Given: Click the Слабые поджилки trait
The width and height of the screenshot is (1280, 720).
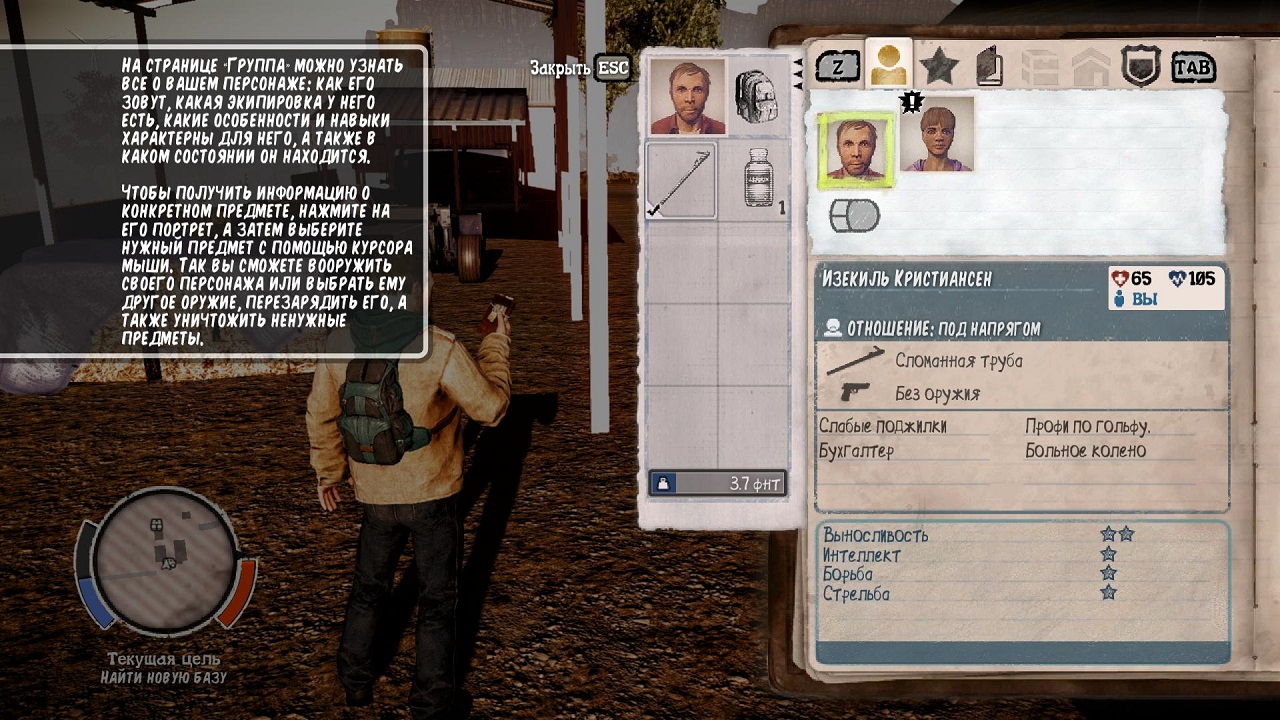Looking at the screenshot, I should pyautogui.click(x=882, y=426).
